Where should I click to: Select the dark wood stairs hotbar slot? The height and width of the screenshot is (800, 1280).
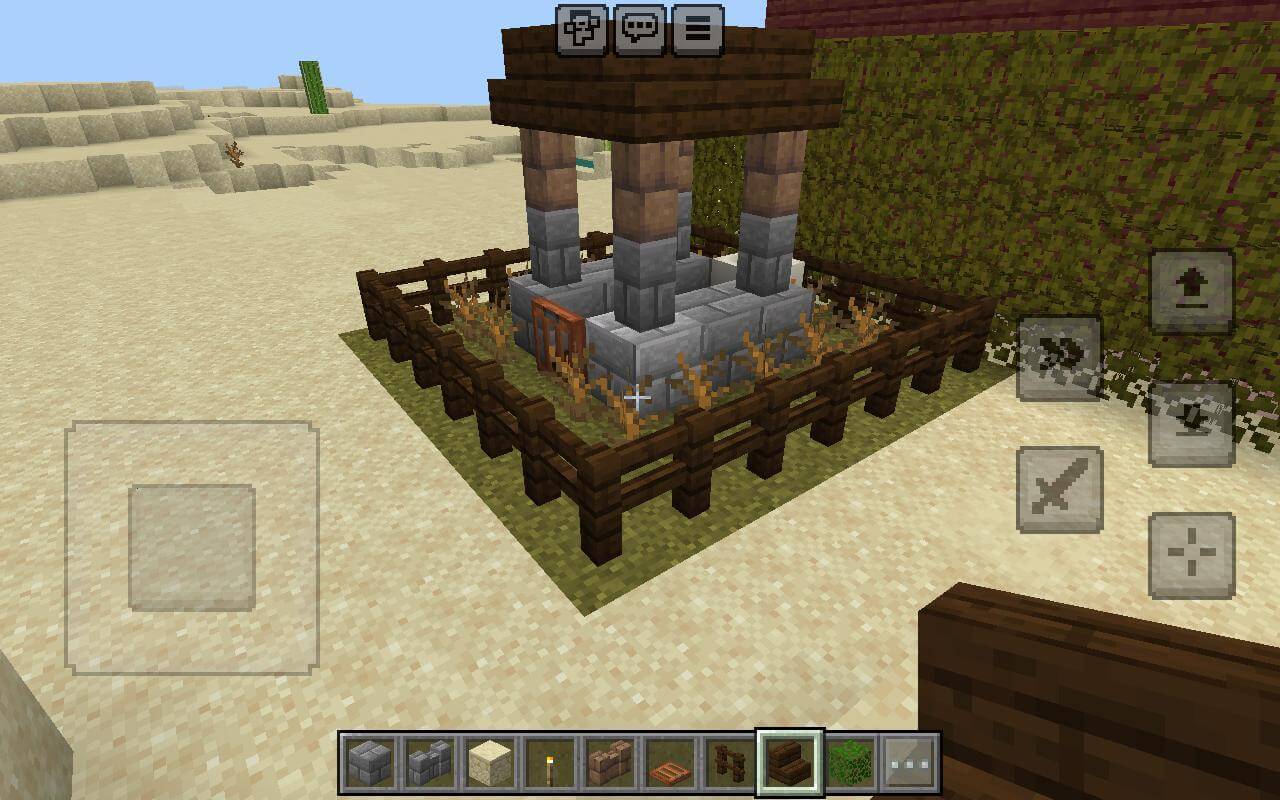tap(790, 763)
